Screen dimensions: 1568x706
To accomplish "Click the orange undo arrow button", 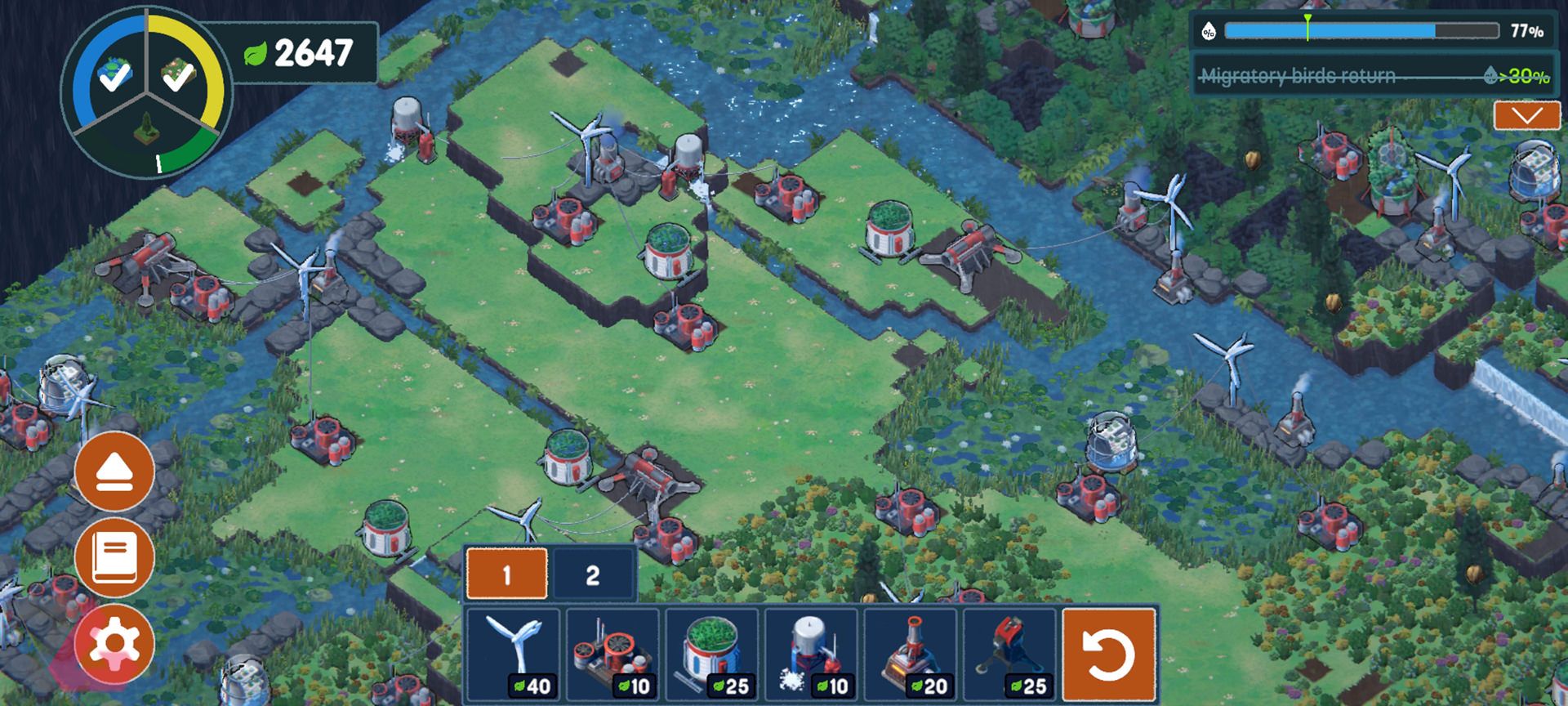I will click(x=1109, y=655).
